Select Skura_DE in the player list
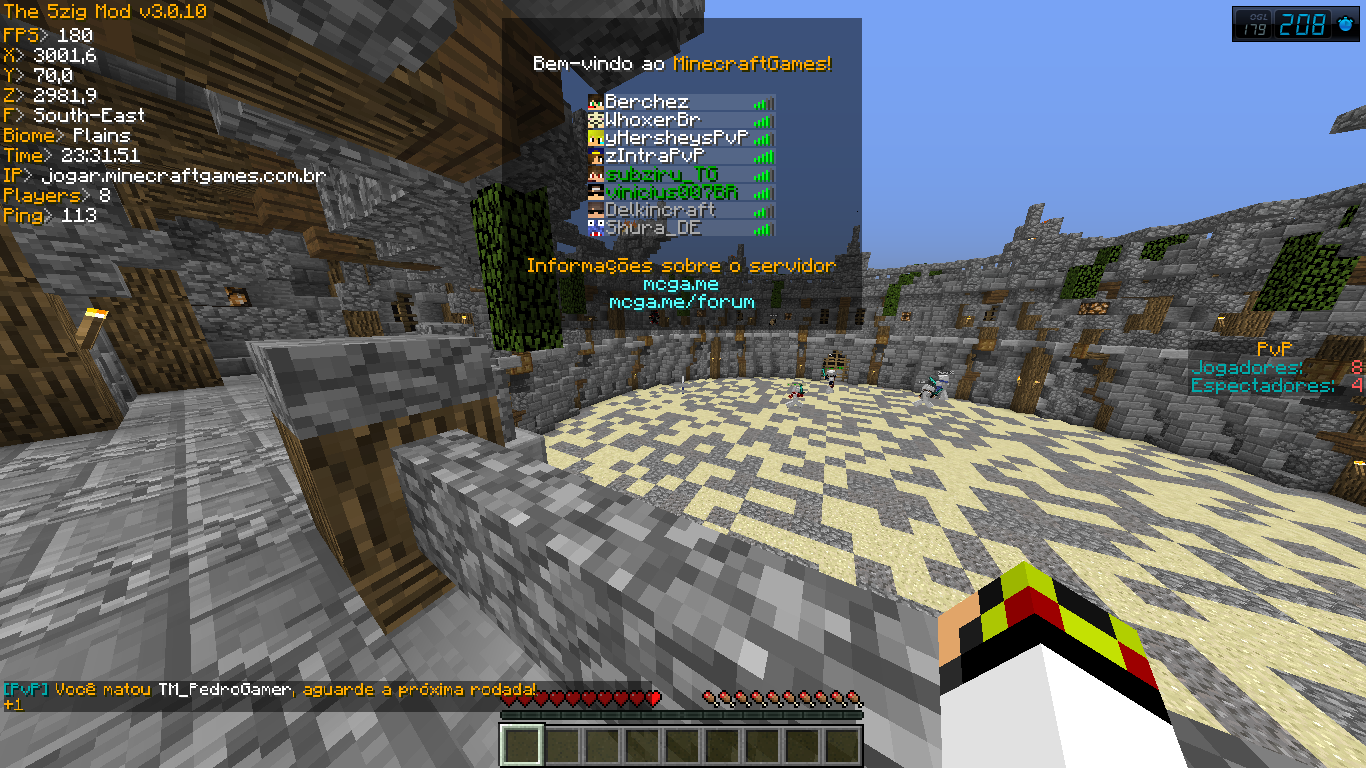The image size is (1366, 768). 681,228
